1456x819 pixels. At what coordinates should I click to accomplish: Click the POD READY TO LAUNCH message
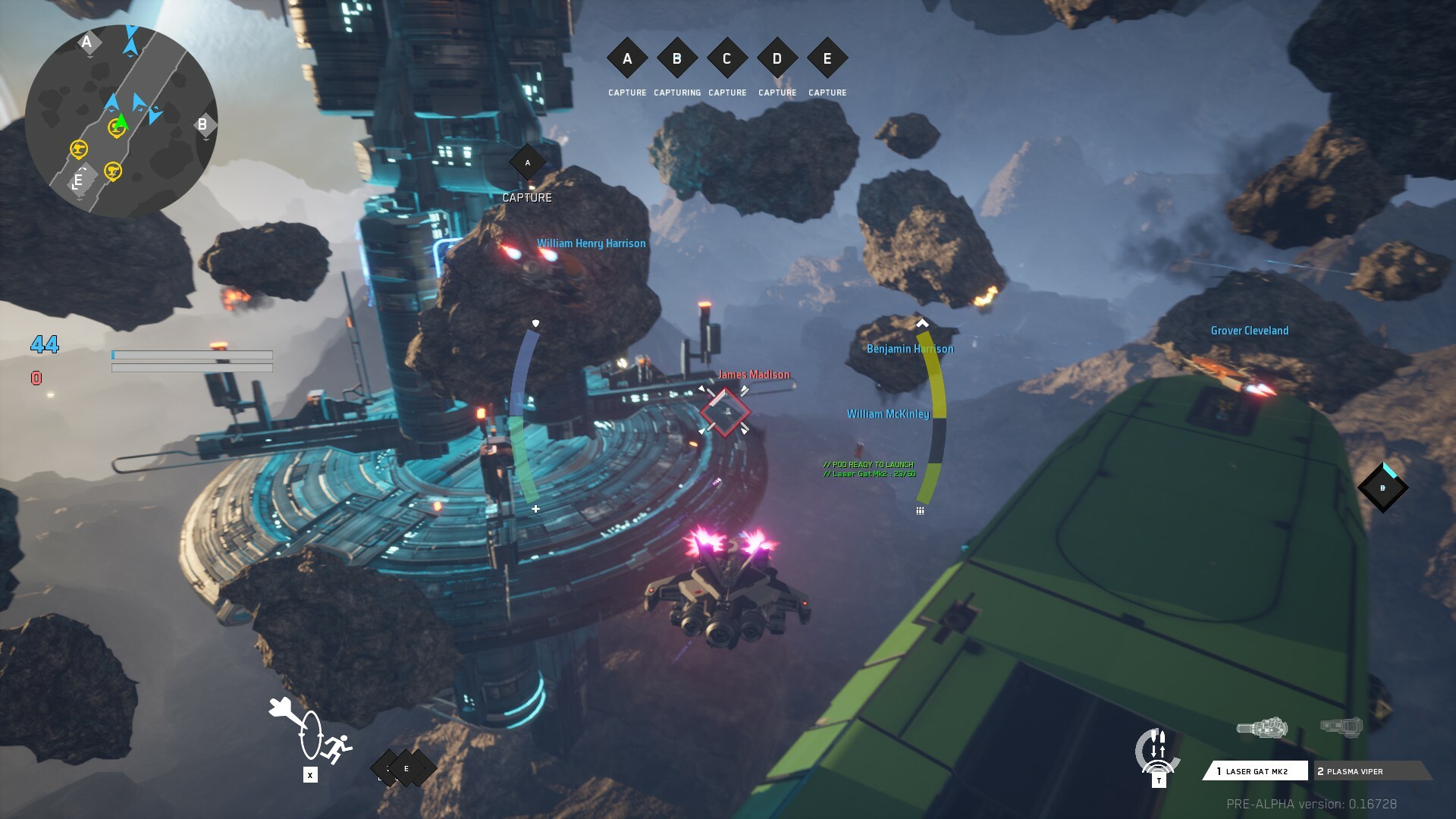869,464
